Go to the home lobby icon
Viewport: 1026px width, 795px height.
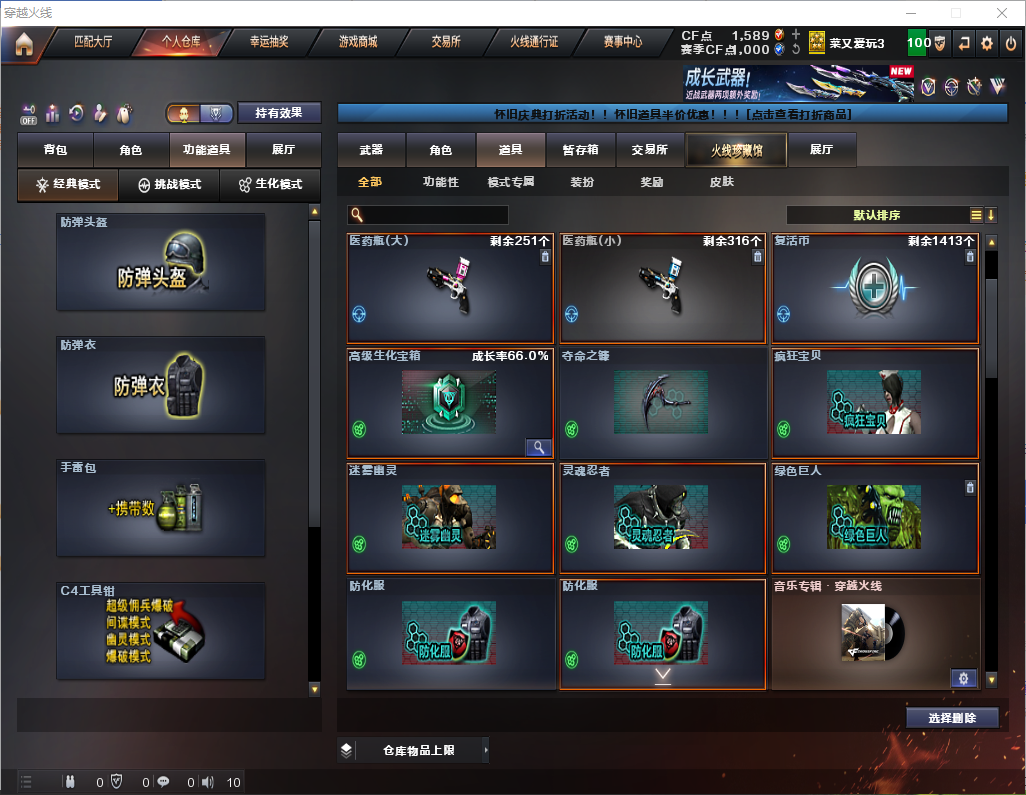[x=23, y=44]
